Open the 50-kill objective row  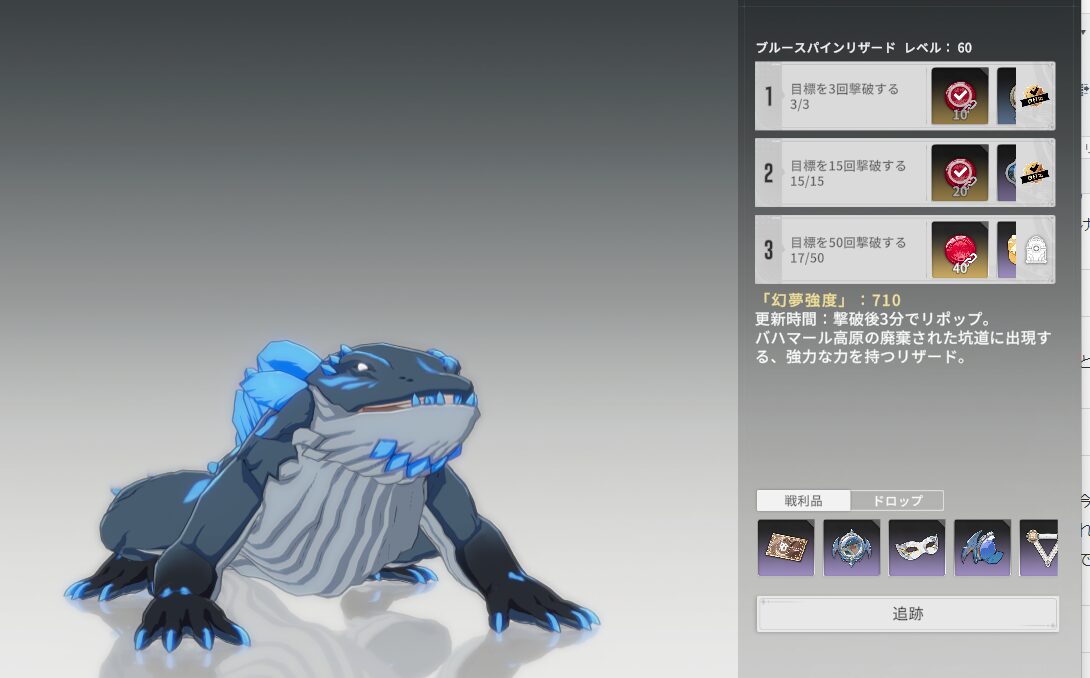[850, 250]
